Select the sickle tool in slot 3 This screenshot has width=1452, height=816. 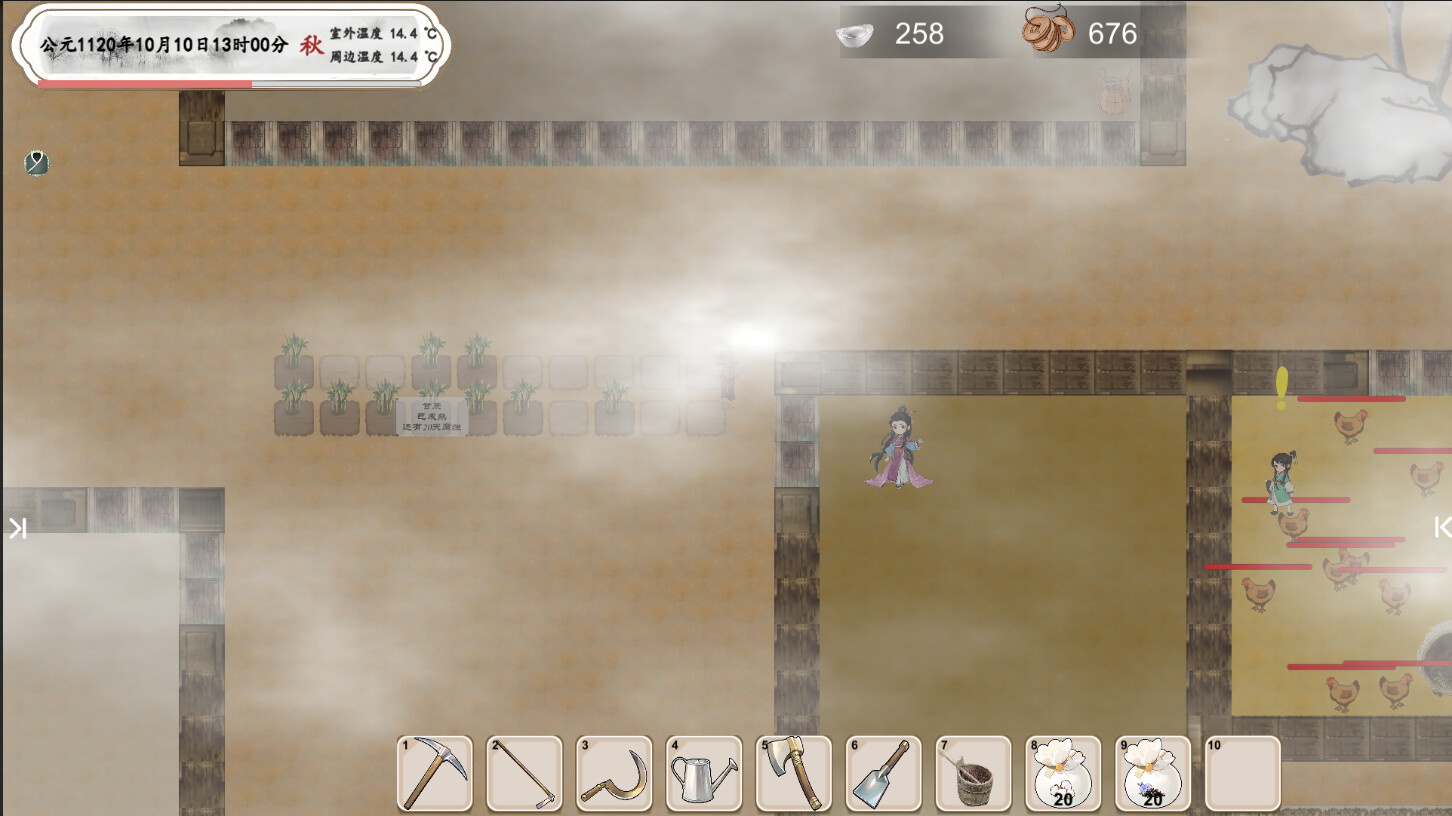pos(614,773)
